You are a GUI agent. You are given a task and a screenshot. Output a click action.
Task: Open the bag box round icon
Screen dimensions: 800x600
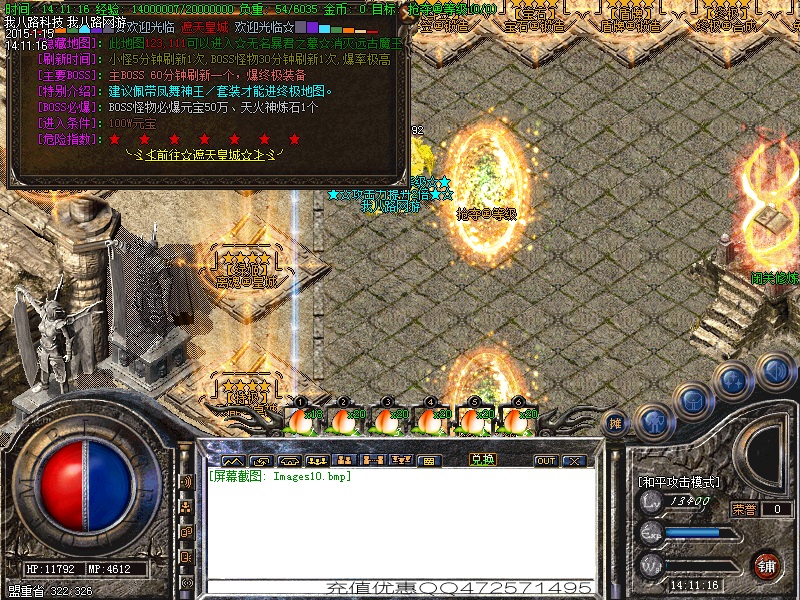[692, 400]
